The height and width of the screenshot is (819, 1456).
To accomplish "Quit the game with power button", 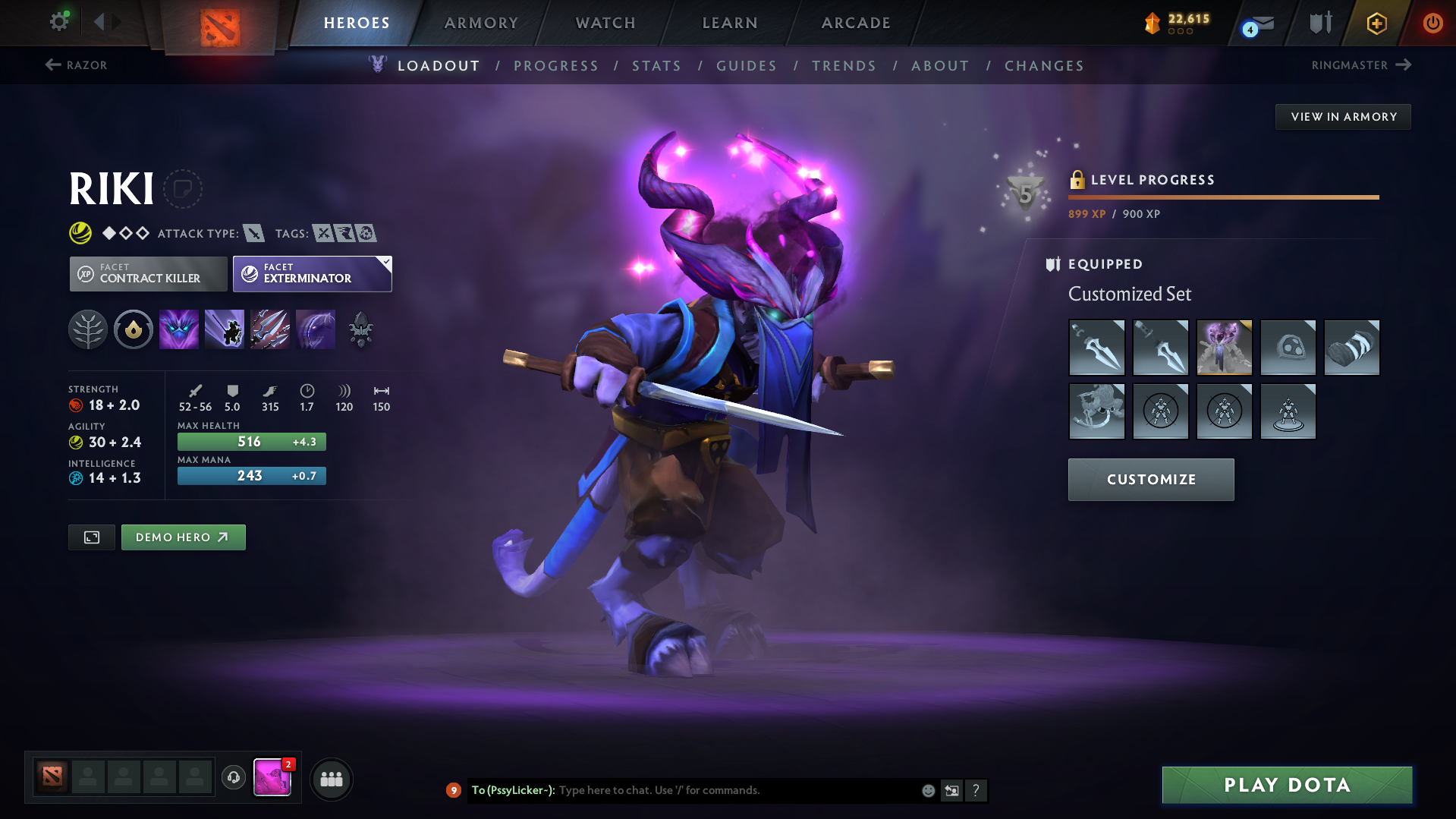I will pyautogui.click(x=1432, y=23).
